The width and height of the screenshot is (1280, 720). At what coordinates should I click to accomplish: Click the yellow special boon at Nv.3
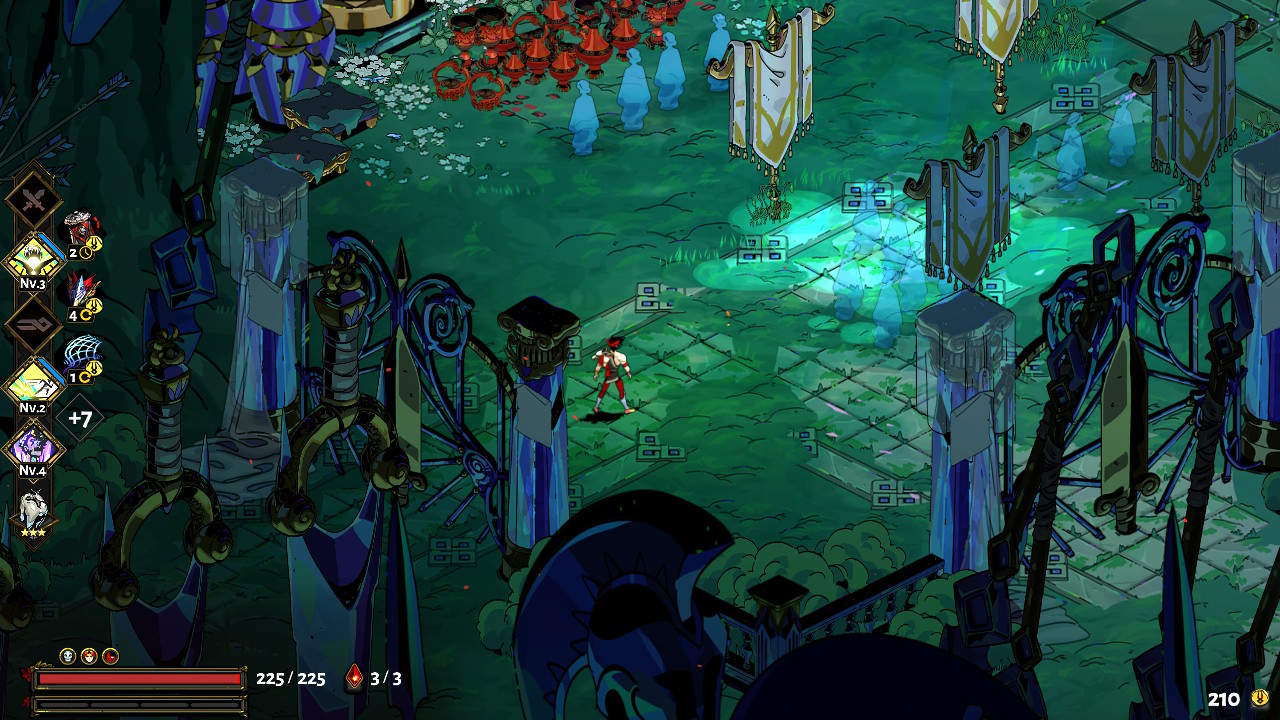(34, 260)
